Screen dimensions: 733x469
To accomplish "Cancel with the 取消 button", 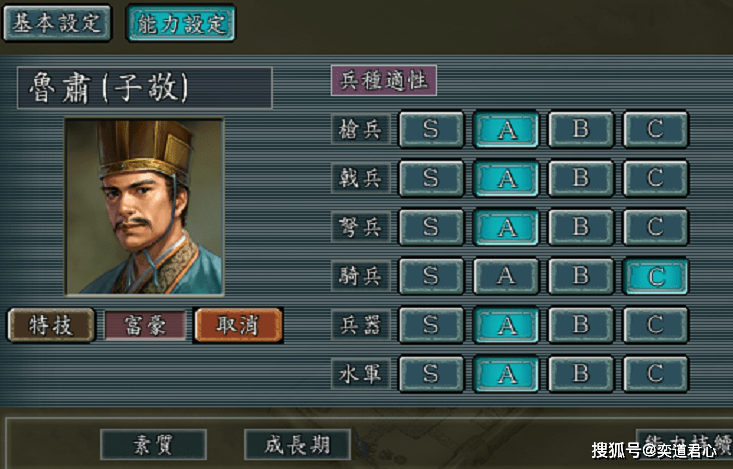I will coord(238,325).
